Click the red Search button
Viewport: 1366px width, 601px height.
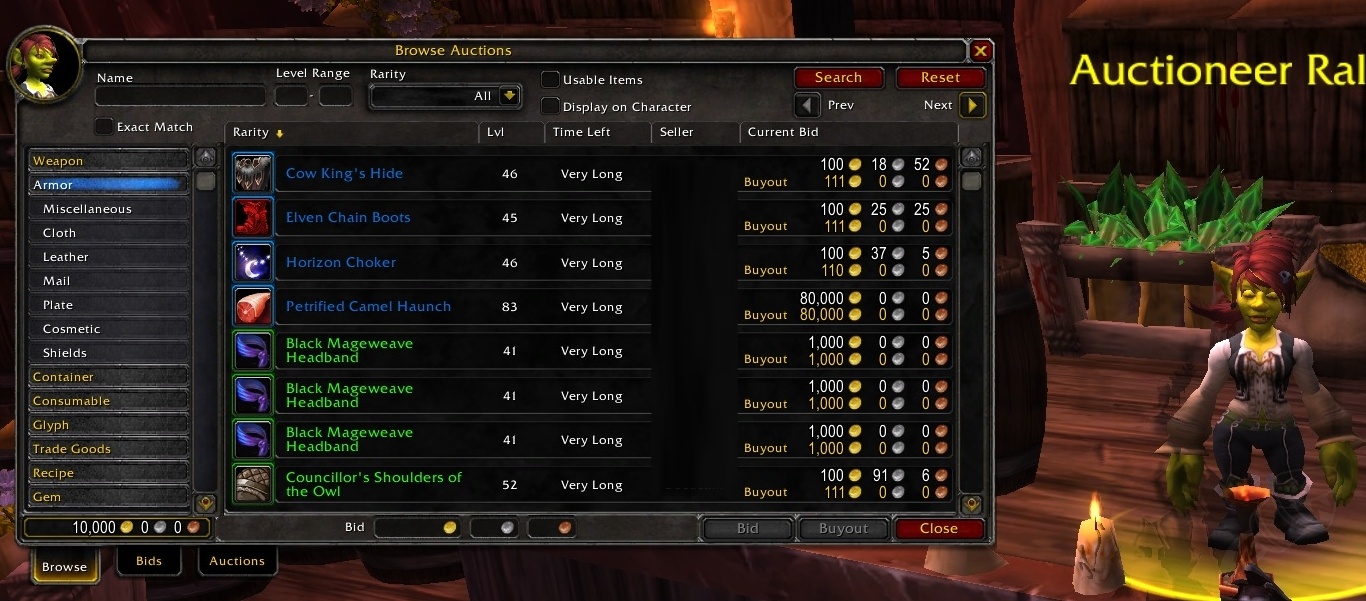(x=838, y=78)
